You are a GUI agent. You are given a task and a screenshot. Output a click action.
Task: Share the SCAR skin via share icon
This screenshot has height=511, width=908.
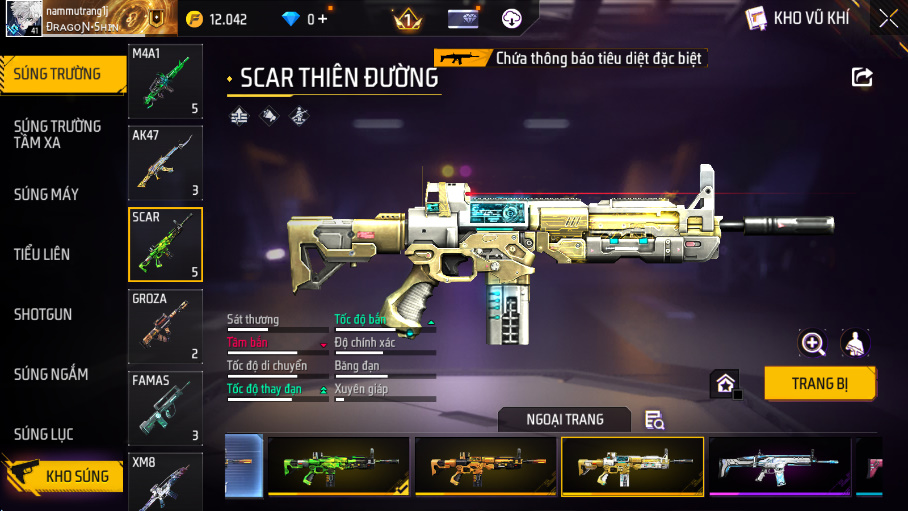tap(862, 77)
